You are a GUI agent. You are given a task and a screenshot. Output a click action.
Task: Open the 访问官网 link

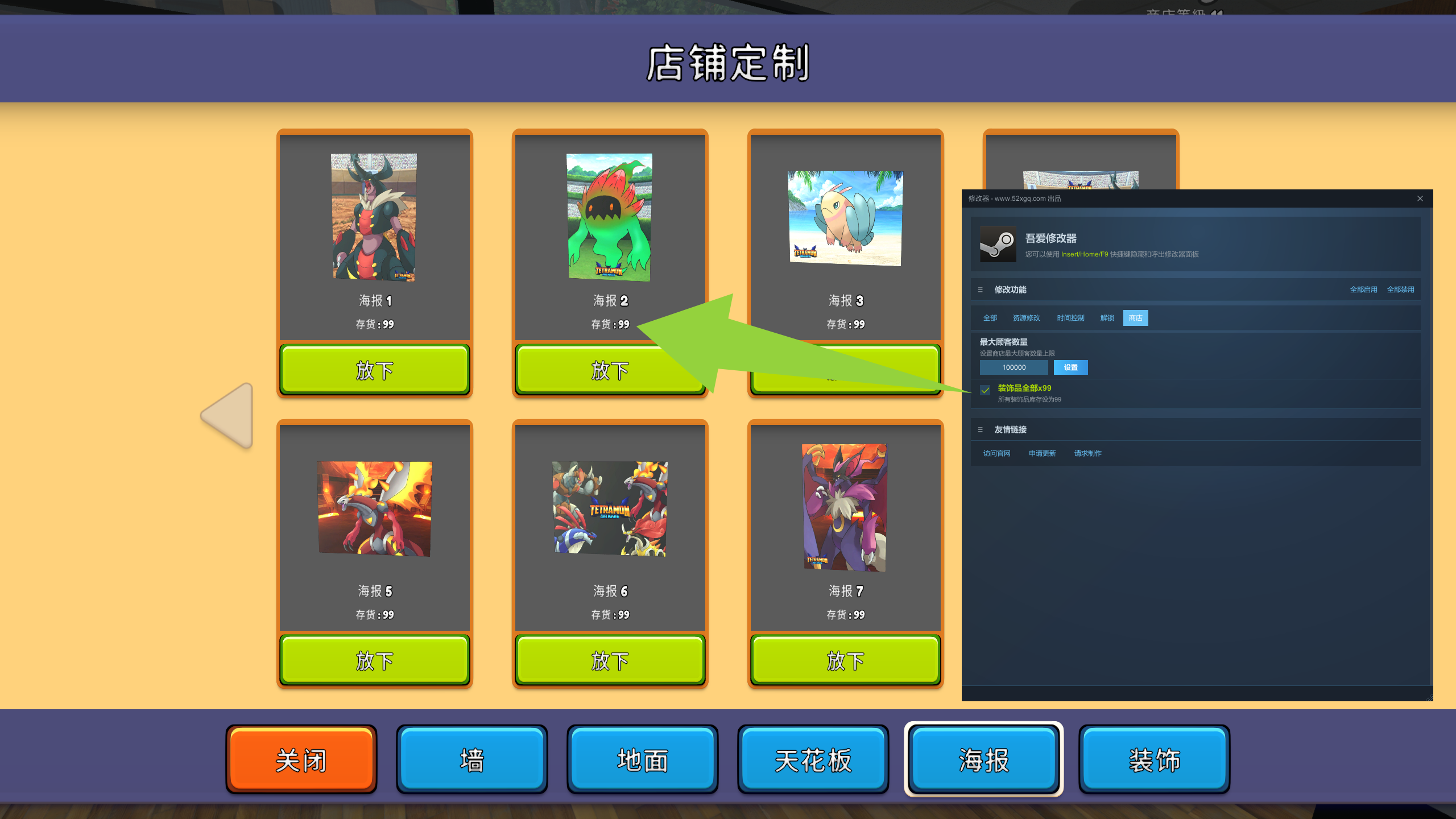(x=996, y=453)
